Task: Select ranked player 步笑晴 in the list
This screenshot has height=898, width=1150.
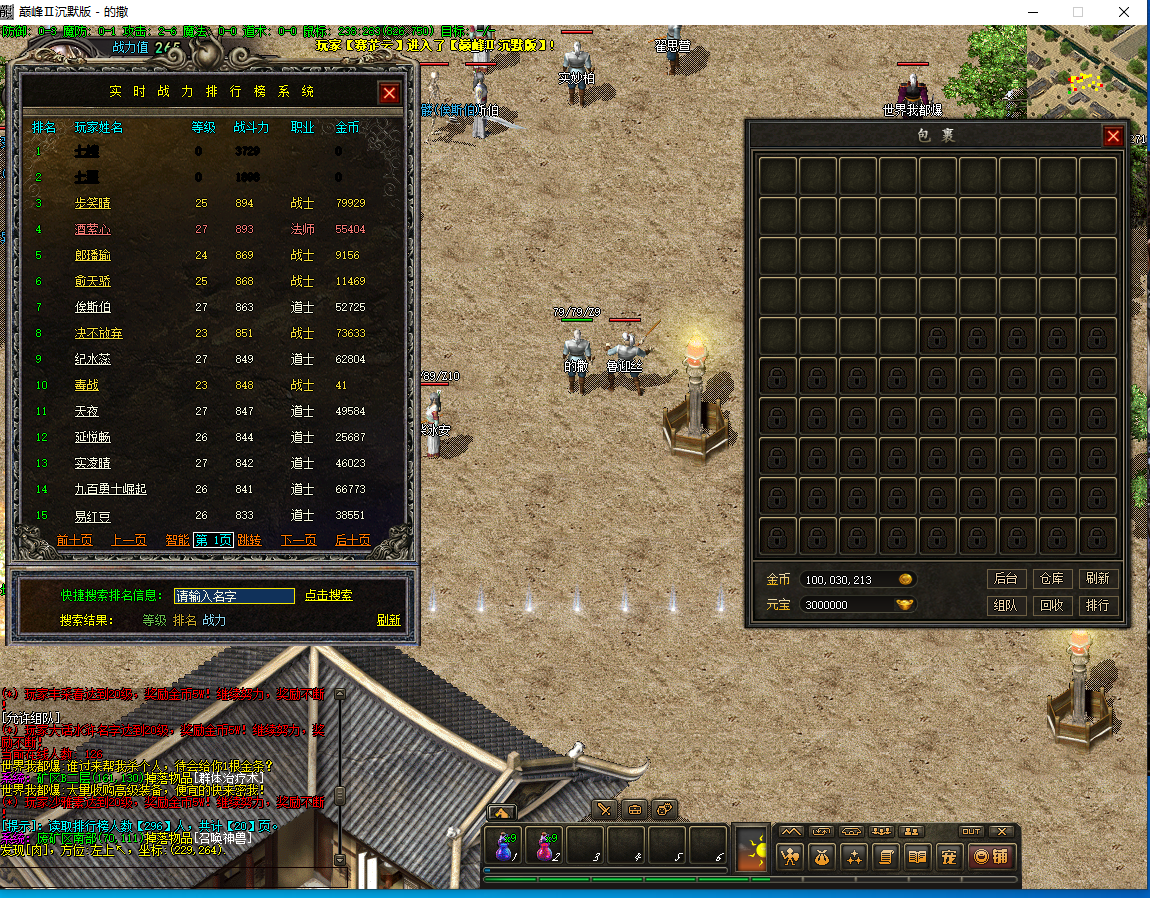Action: click(93, 203)
